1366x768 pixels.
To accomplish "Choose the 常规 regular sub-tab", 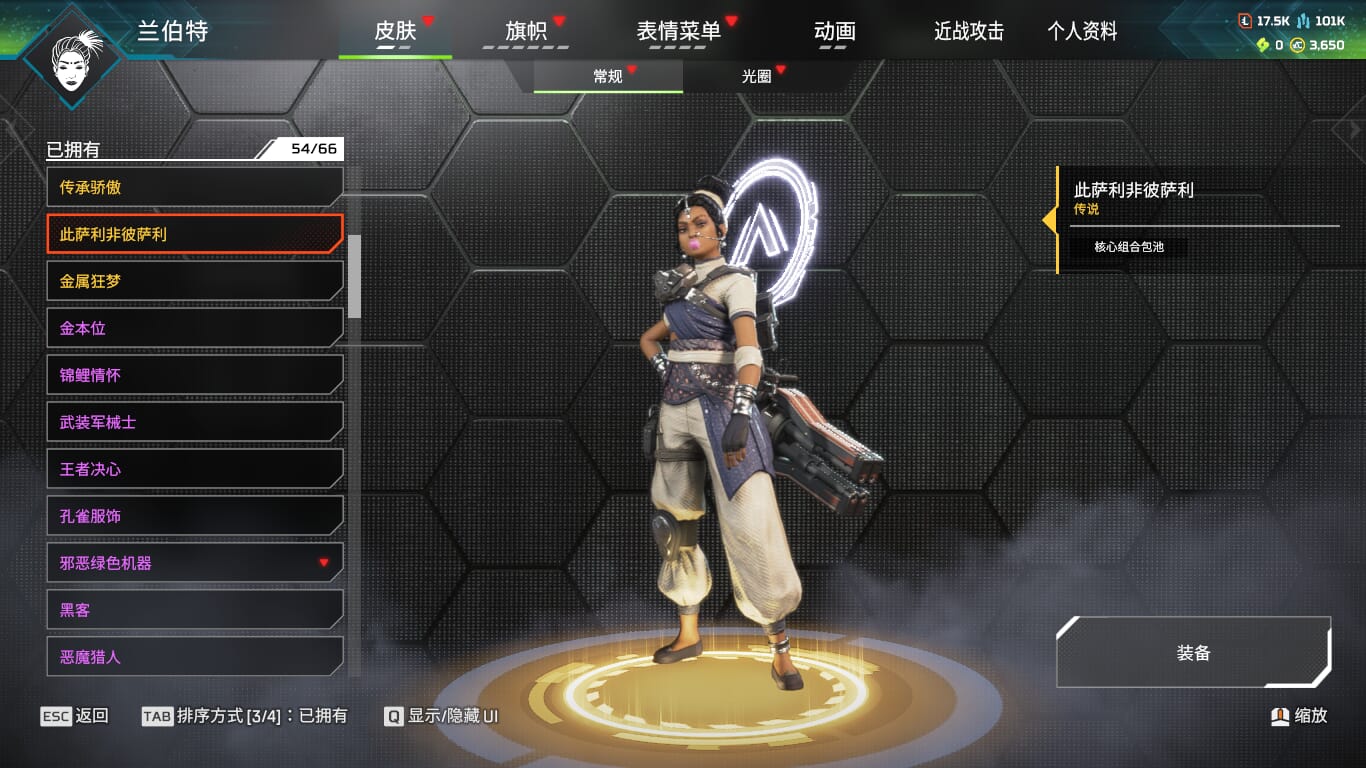I will (608, 77).
